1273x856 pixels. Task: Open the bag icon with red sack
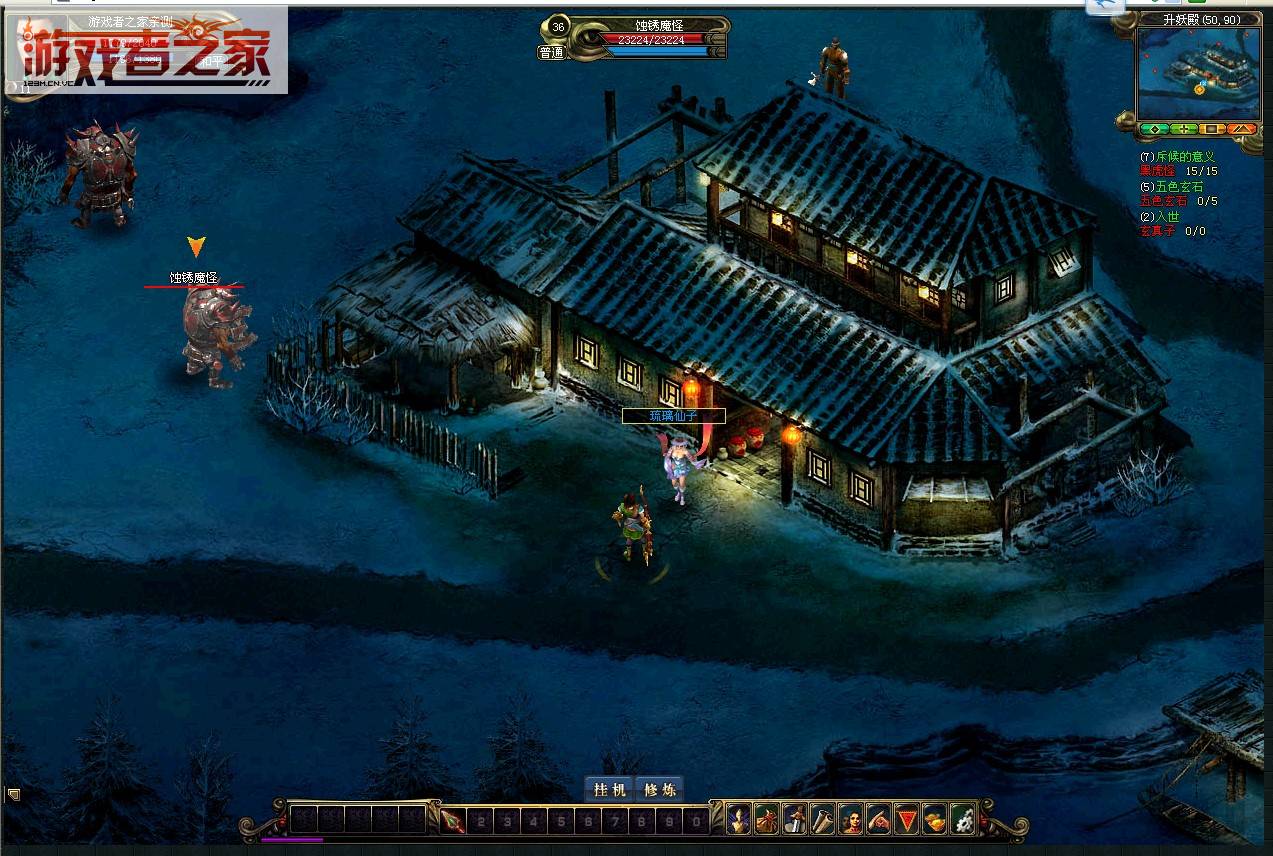pos(767,819)
